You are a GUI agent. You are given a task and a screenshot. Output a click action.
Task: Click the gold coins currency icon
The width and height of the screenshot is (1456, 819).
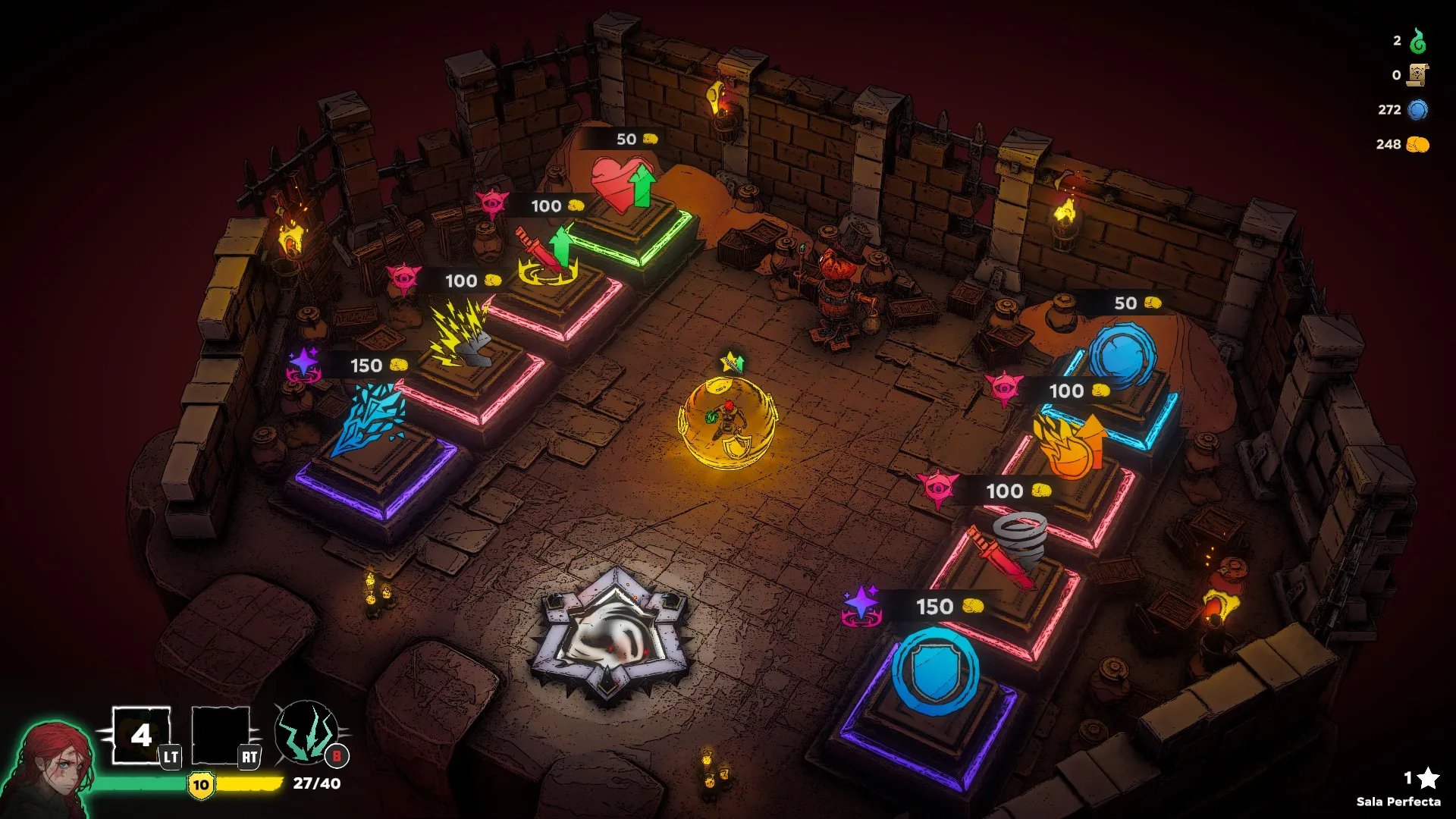1417,144
